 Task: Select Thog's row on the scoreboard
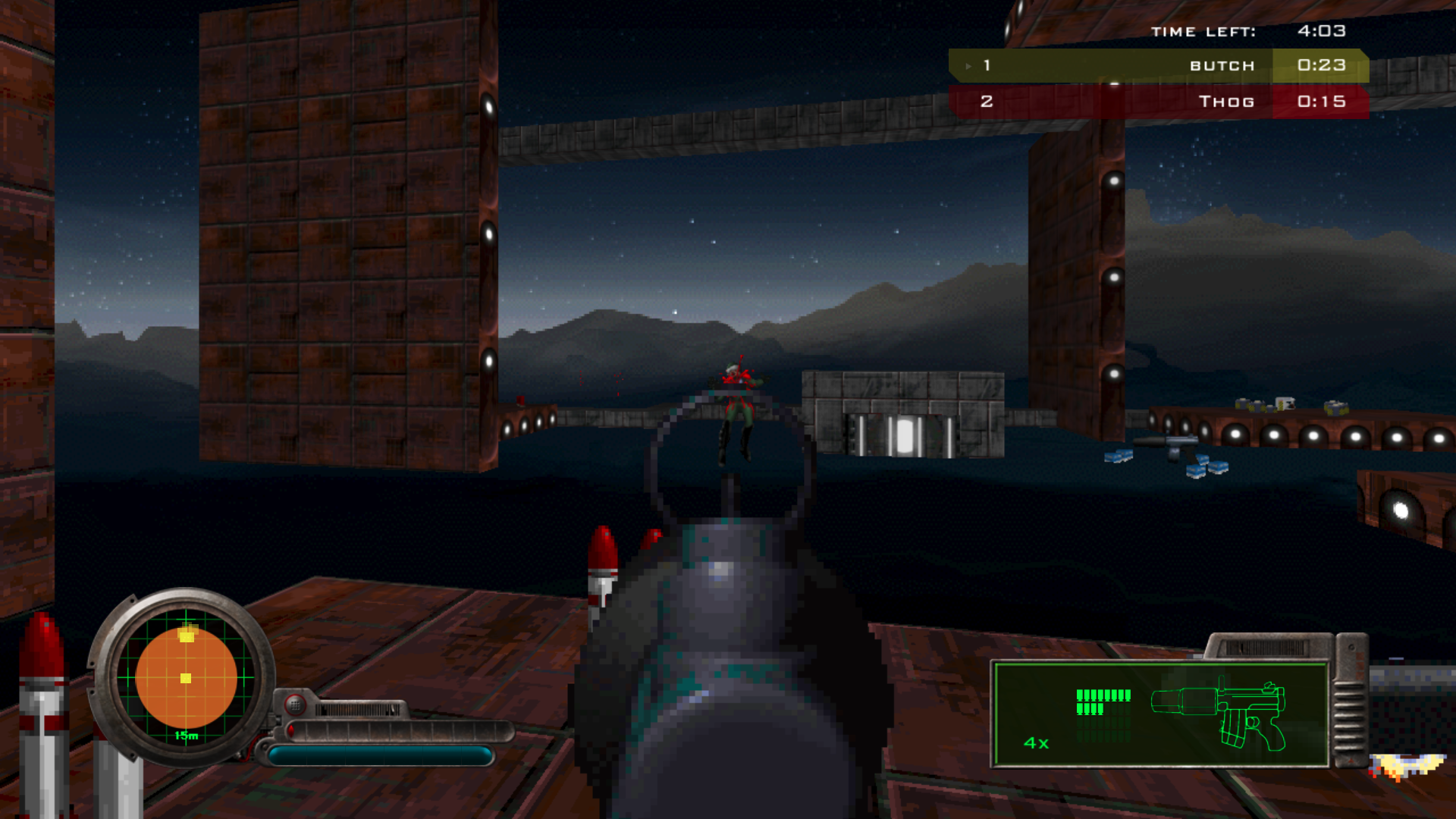click(1158, 102)
